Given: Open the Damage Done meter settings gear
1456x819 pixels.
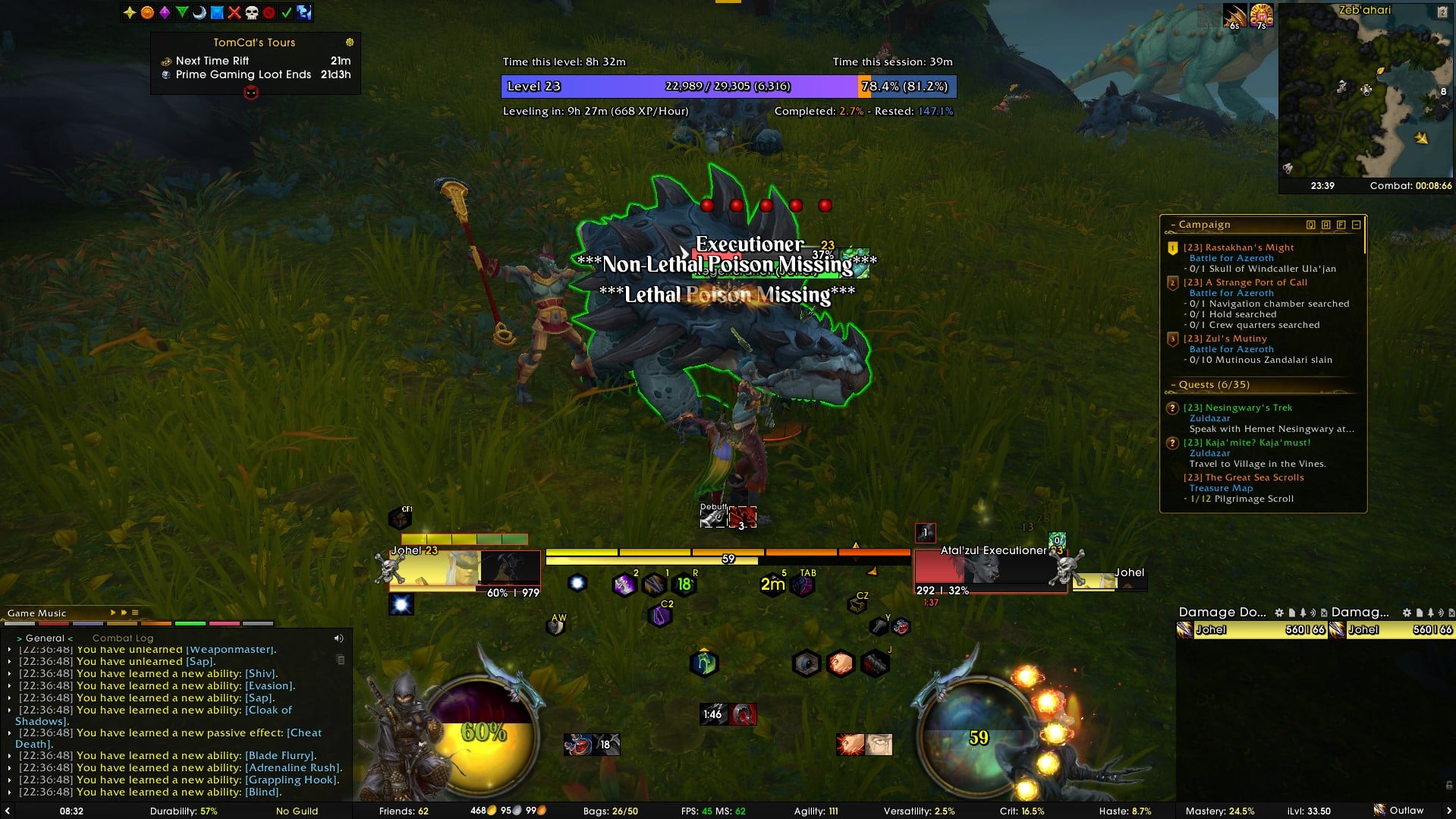Looking at the screenshot, I should (x=1279, y=613).
